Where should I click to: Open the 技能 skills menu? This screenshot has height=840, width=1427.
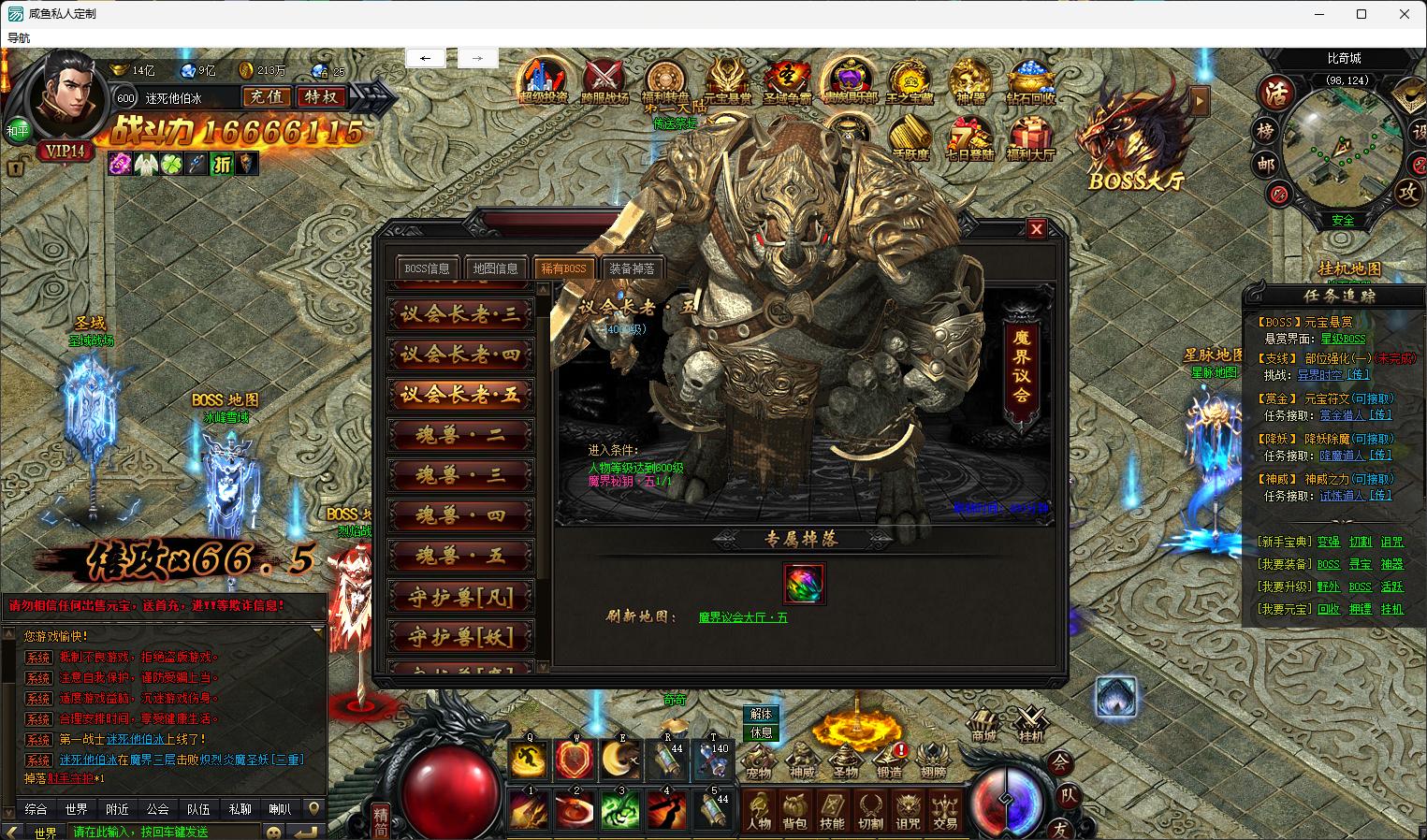(832, 811)
